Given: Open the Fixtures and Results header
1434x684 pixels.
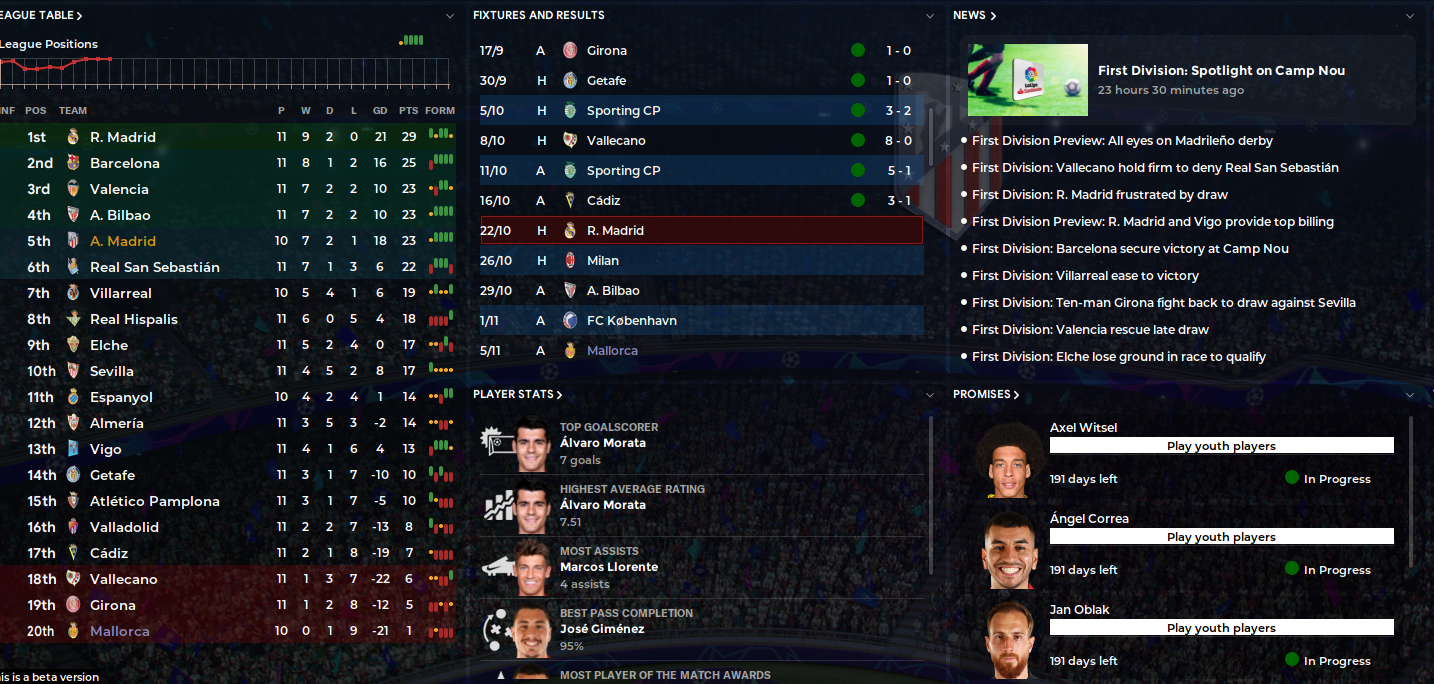Looking at the screenshot, I should click(x=538, y=15).
